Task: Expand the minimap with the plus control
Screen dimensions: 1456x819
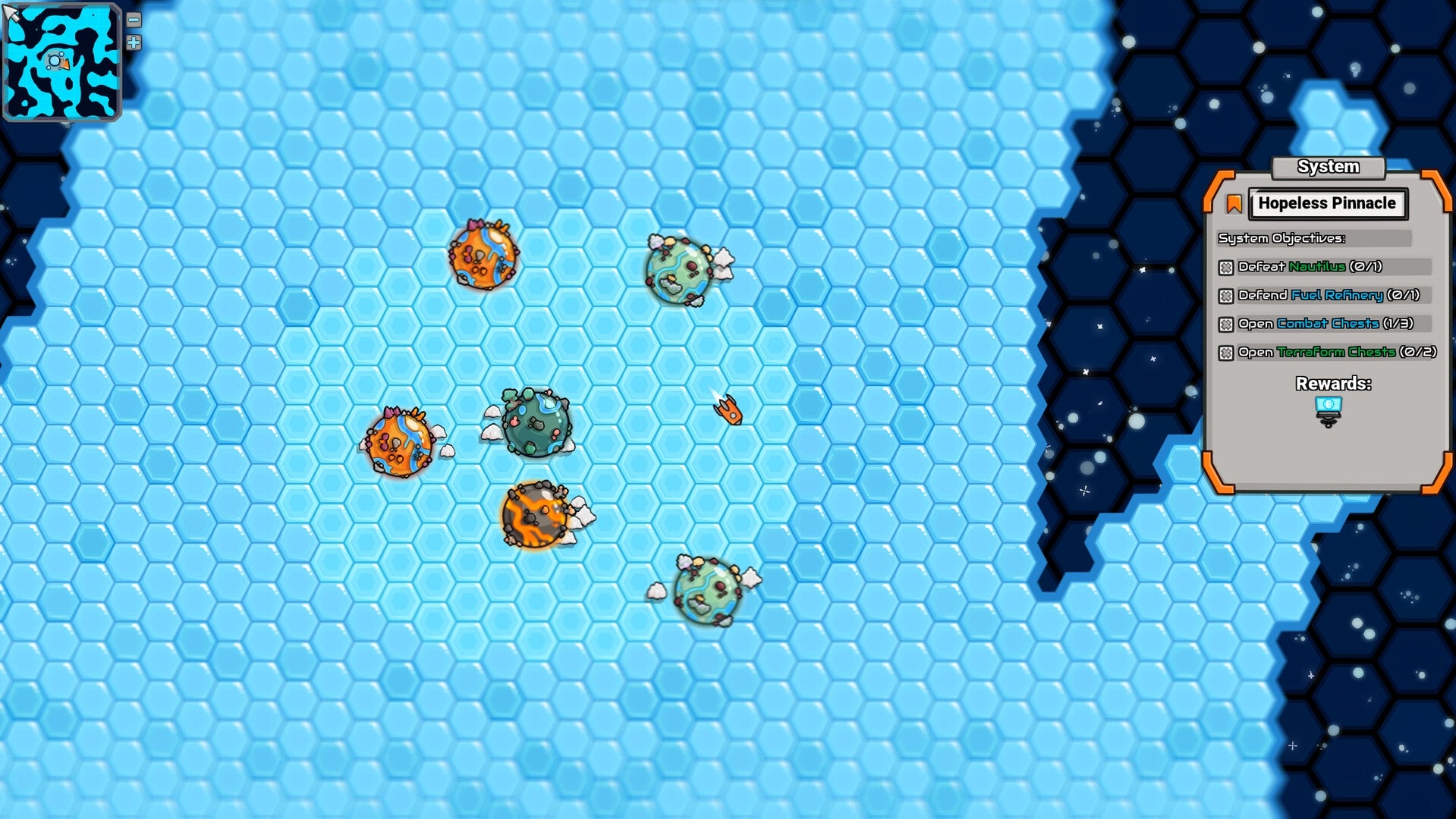Action: (132, 43)
